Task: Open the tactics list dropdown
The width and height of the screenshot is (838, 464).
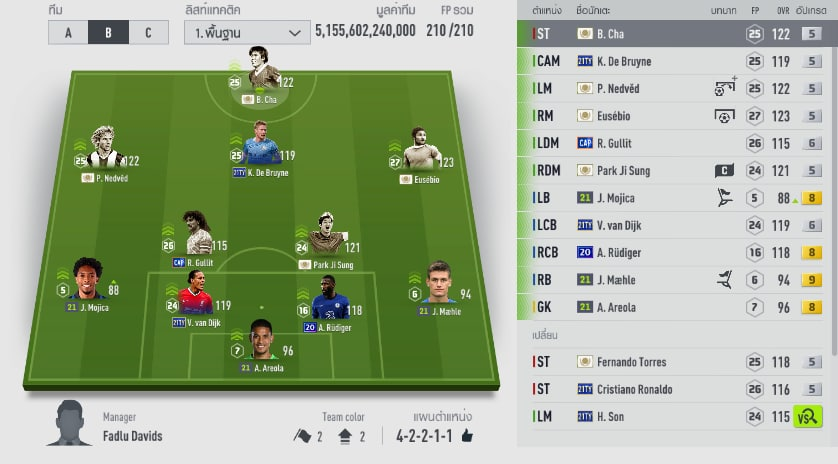Action: tap(246, 32)
